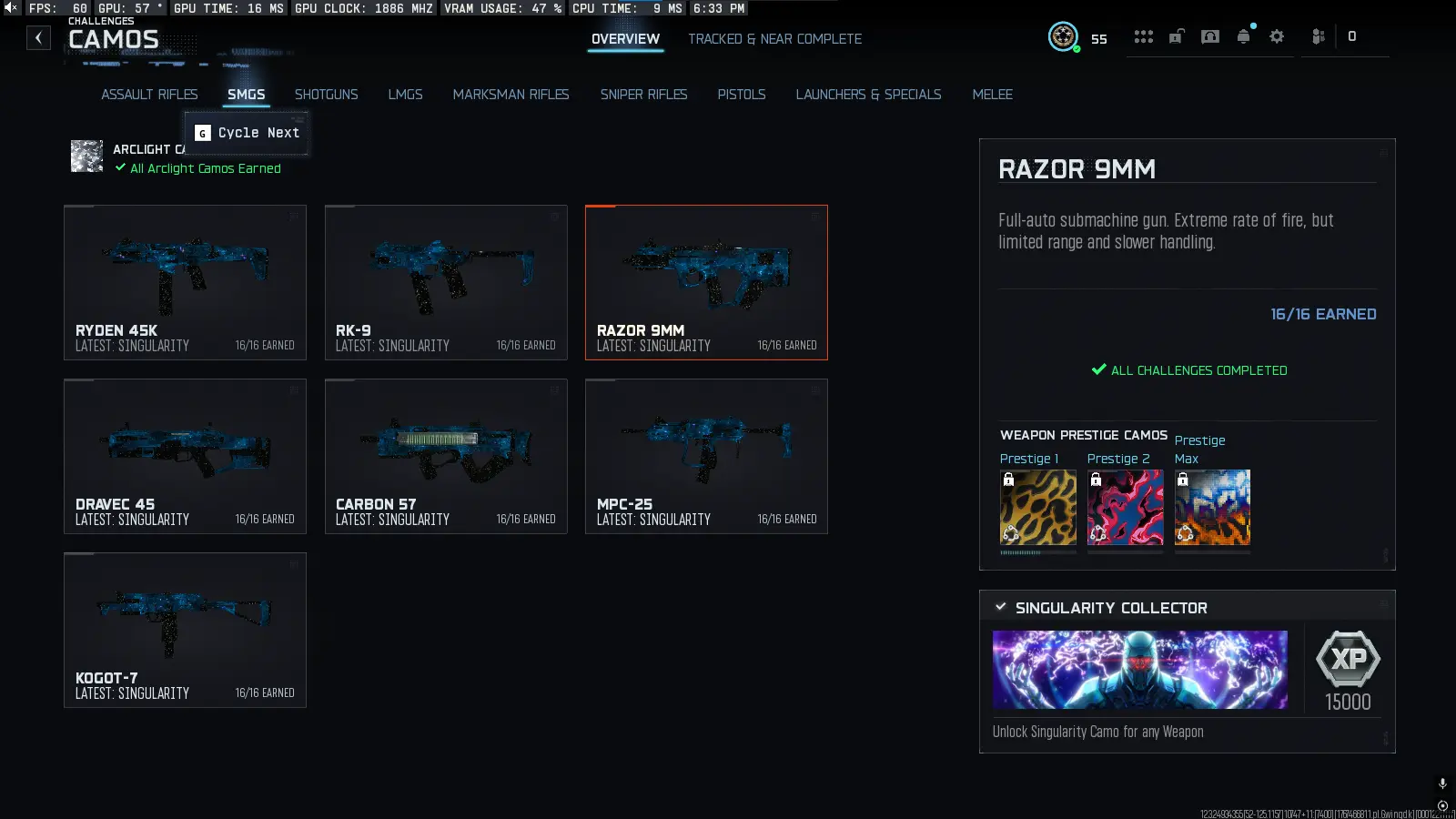Open the Sniper Rifles category

click(x=643, y=94)
